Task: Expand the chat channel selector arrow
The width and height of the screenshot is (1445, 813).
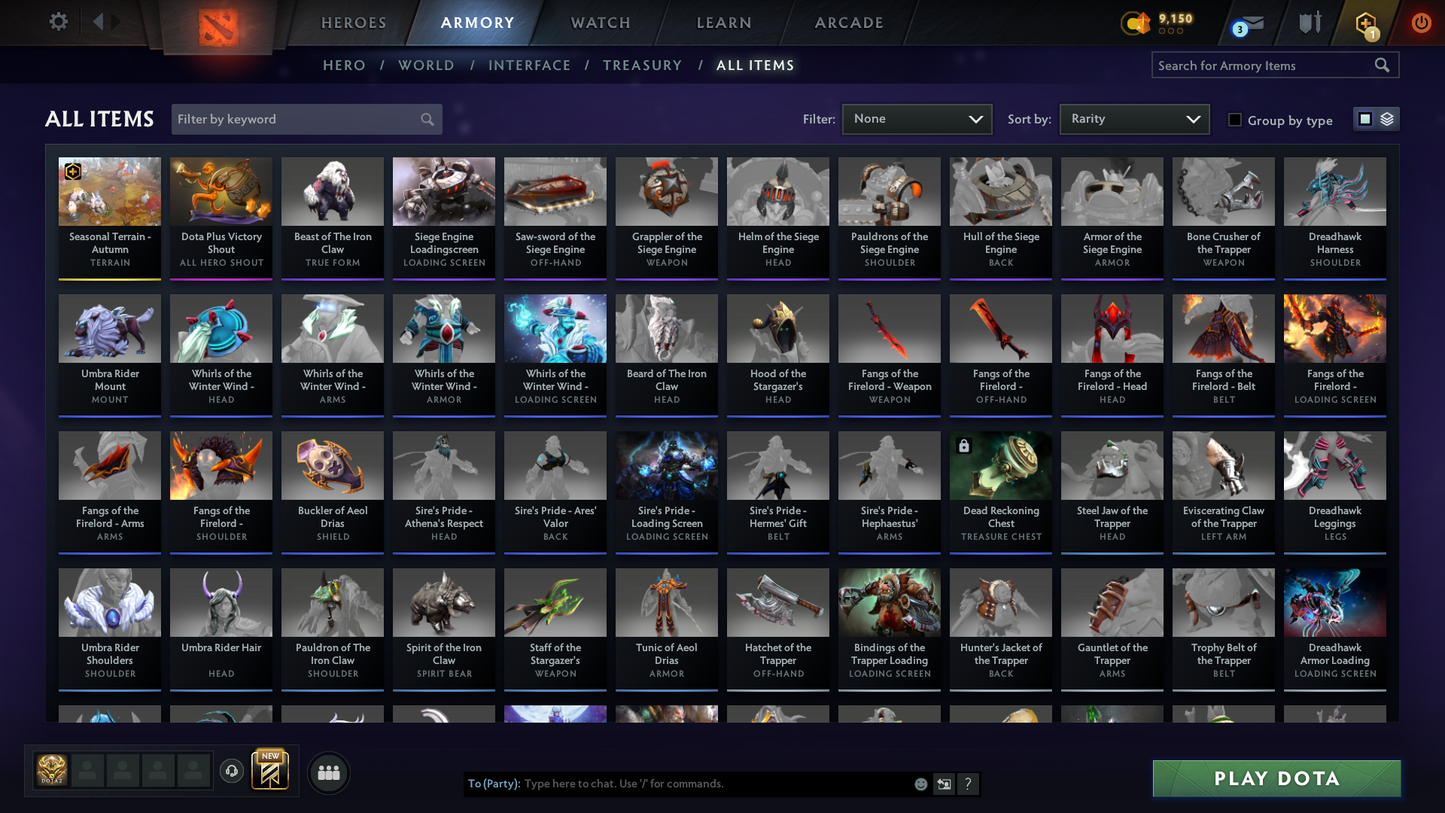Action: tap(943, 784)
